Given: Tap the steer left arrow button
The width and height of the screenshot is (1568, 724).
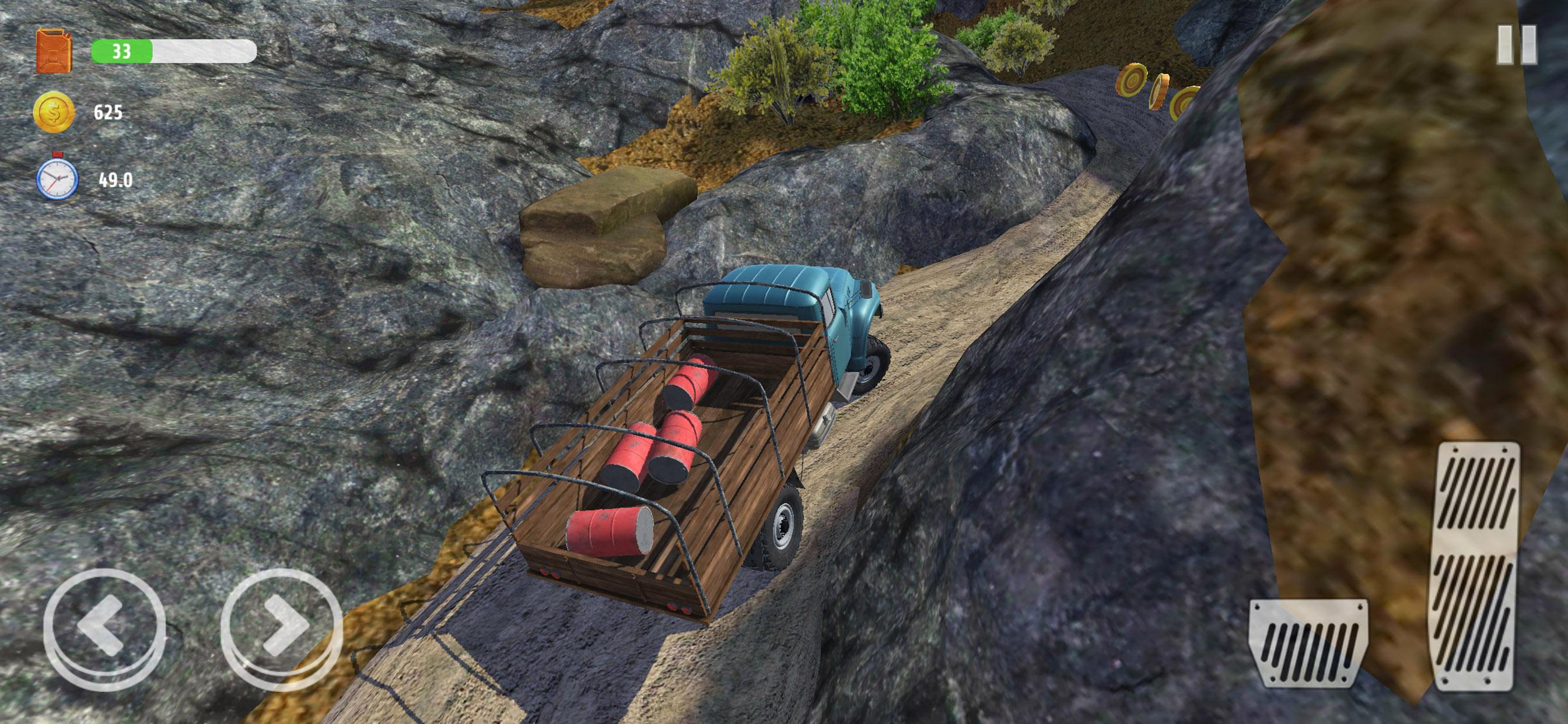Looking at the screenshot, I should 104,627.
